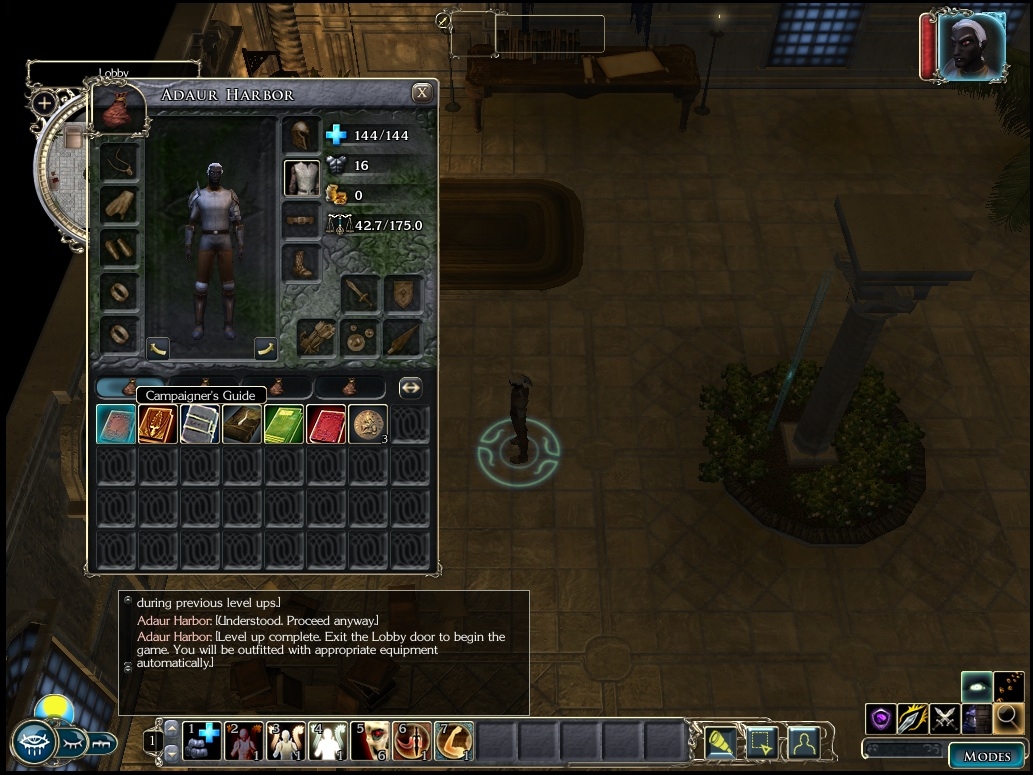1033x775 pixels.
Task: Use hotbar slot 1 healing ability
Action: point(202,741)
